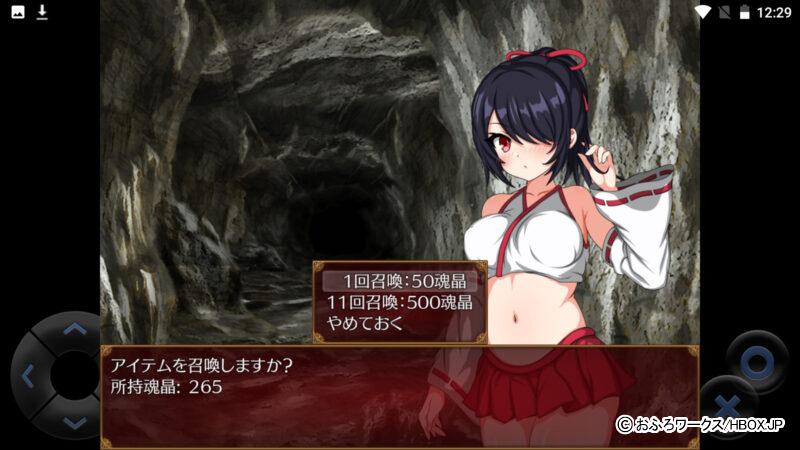Screen dimensions: 800x450
Task: Tap the on-screen circle button
Action: coord(757,357)
